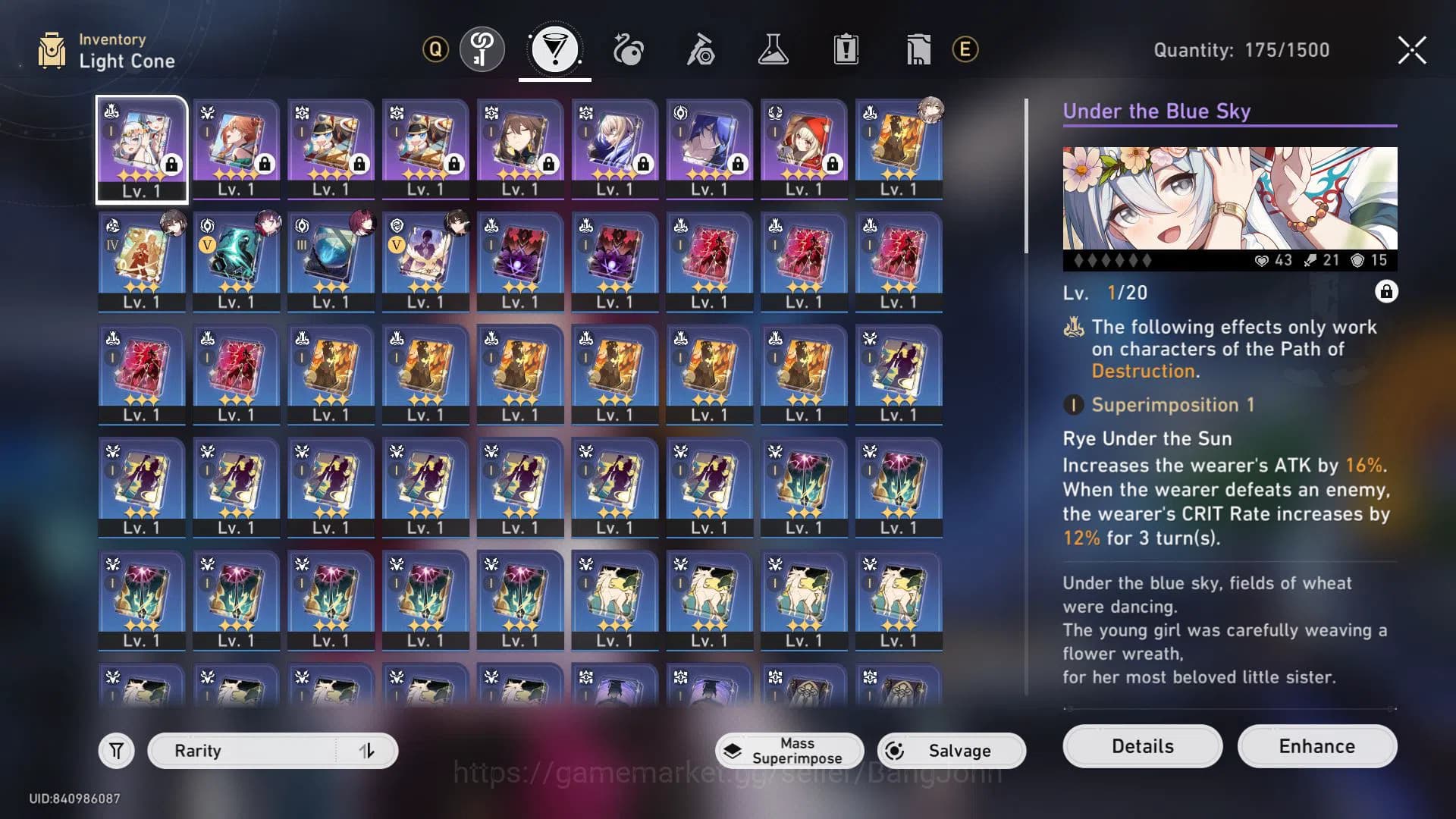Click the Q hotkey circle icon

[x=435, y=50]
